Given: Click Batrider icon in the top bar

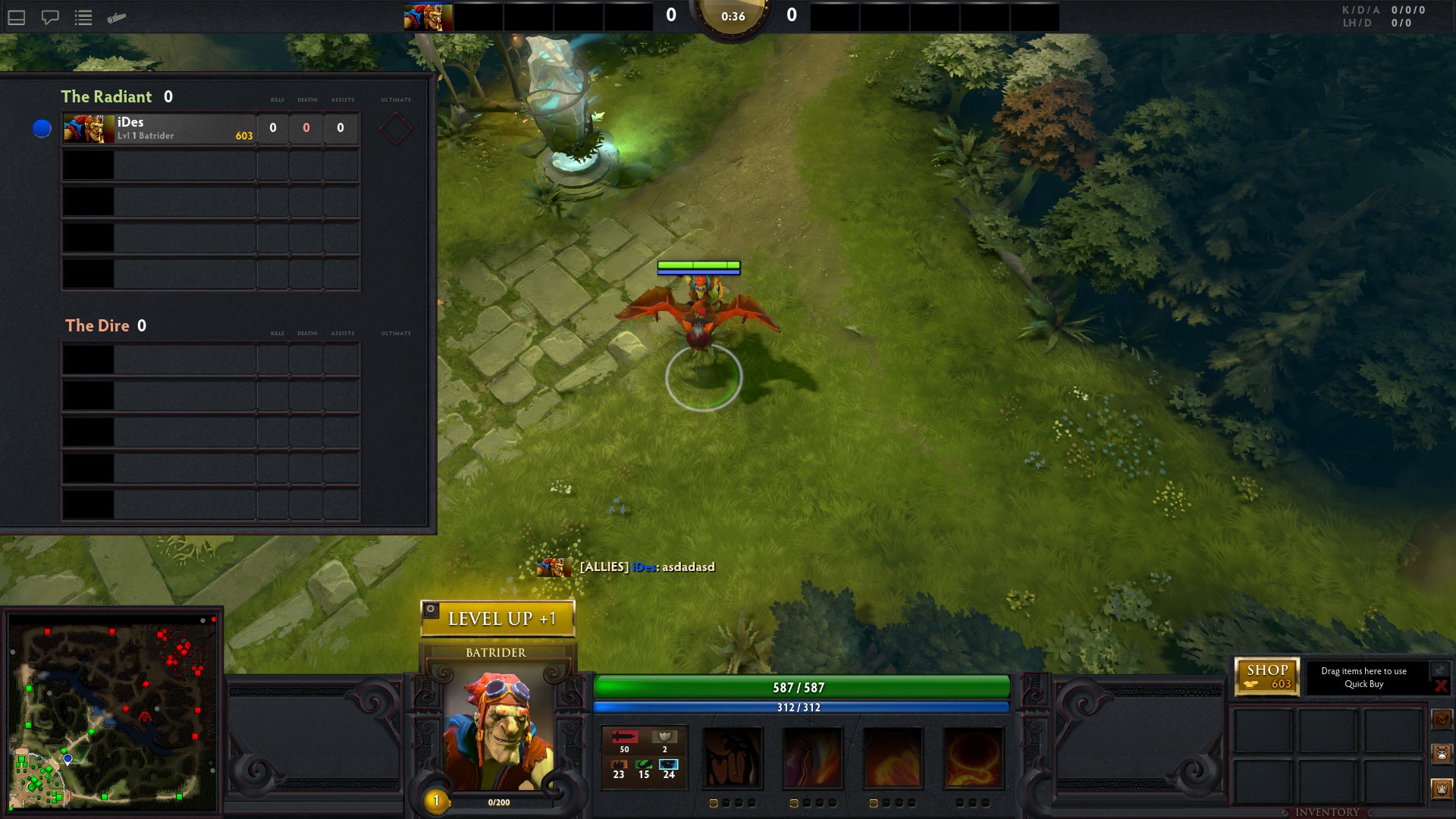Looking at the screenshot, I should pos(428,17).
